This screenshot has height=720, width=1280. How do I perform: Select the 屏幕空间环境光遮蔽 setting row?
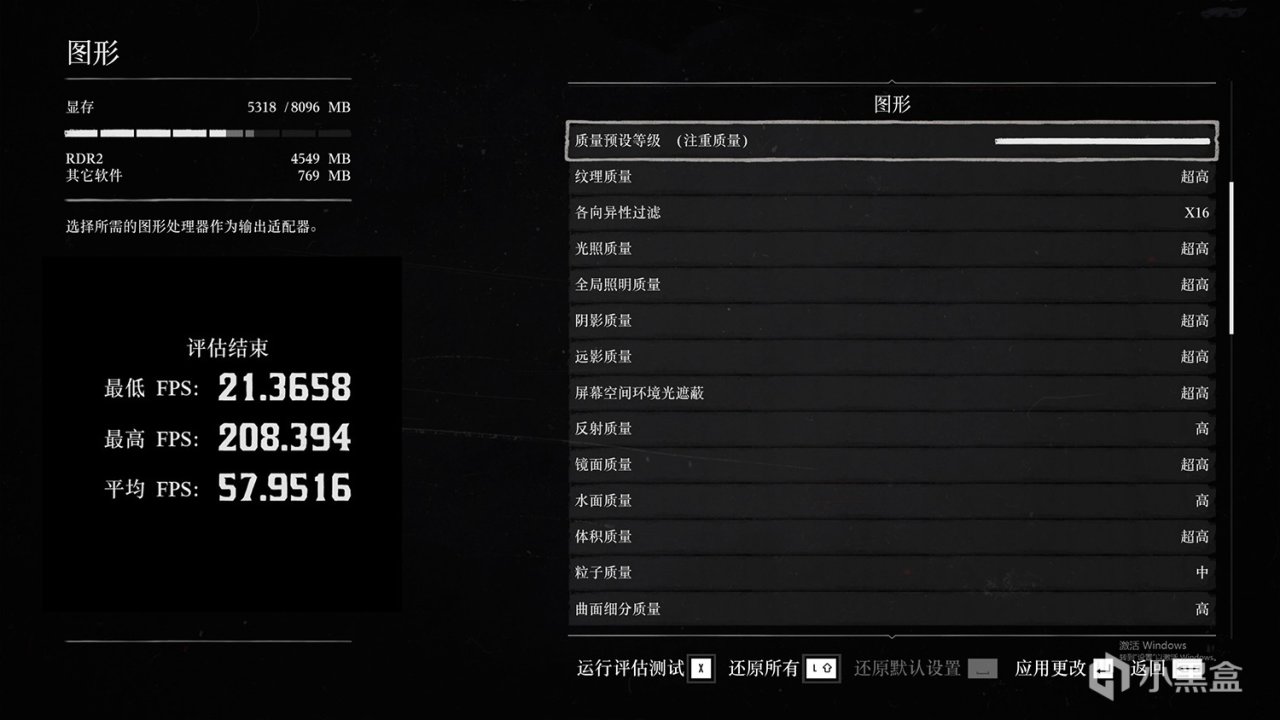tap(890, 392)
